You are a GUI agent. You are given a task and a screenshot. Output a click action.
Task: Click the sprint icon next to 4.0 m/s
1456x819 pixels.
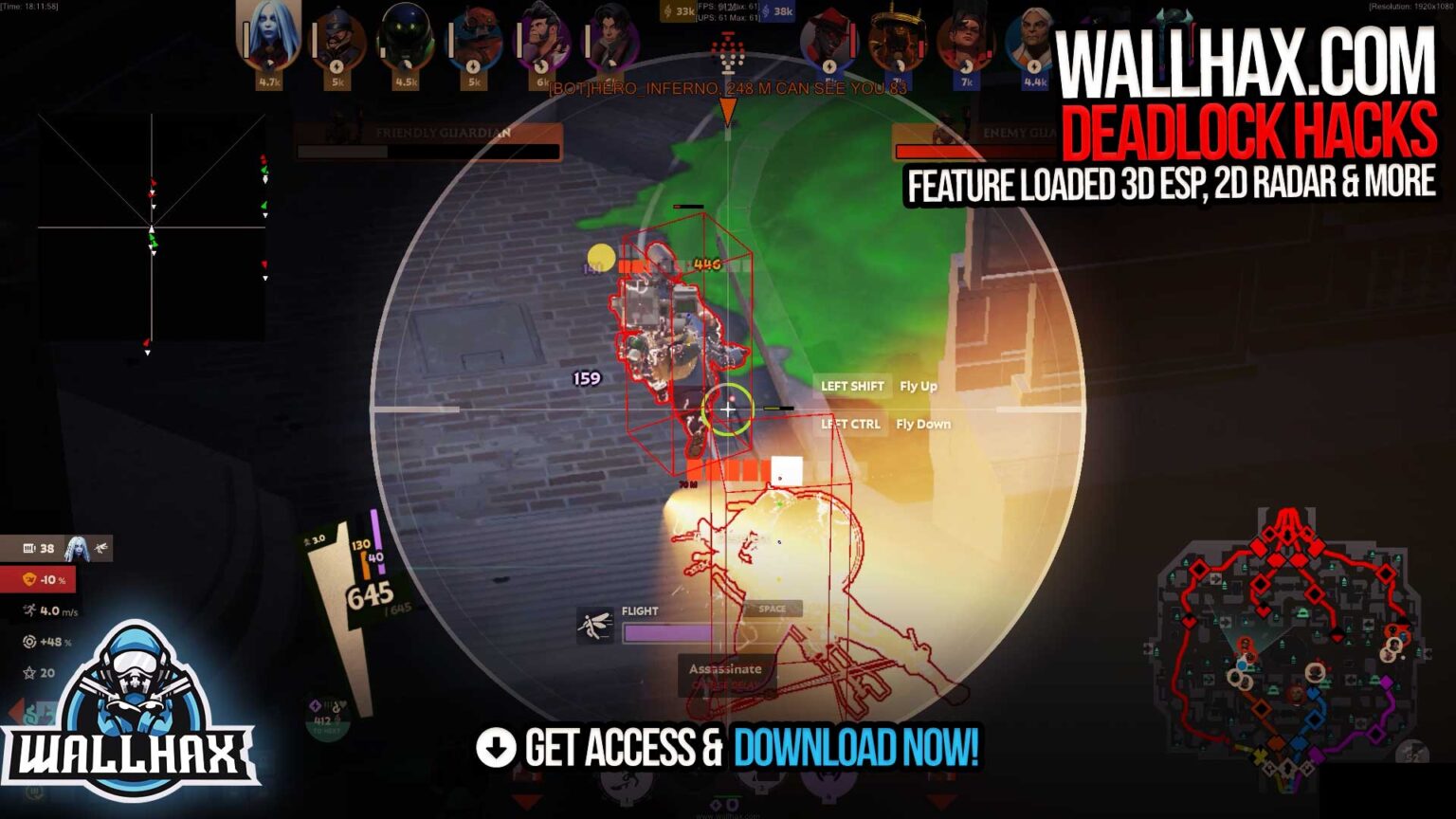(29, 609)
